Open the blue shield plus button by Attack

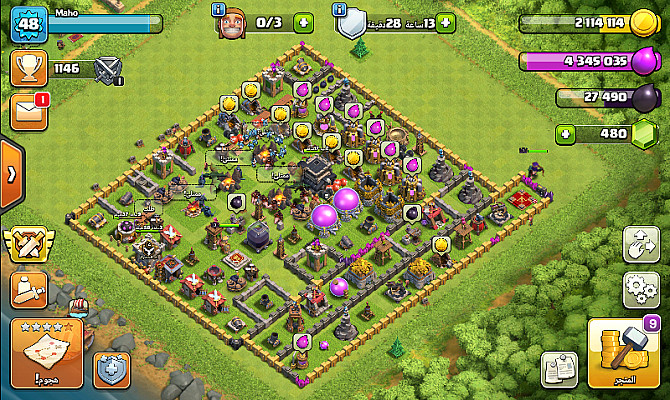click(109, 369)
